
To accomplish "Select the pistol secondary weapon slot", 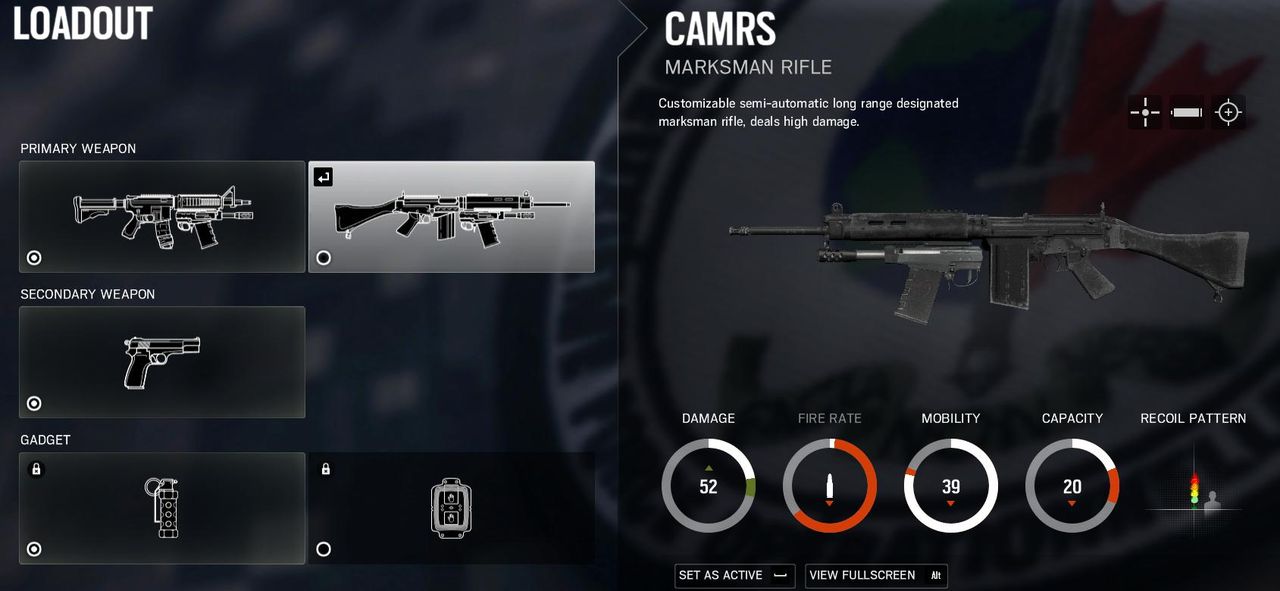I will coord(162,362).
